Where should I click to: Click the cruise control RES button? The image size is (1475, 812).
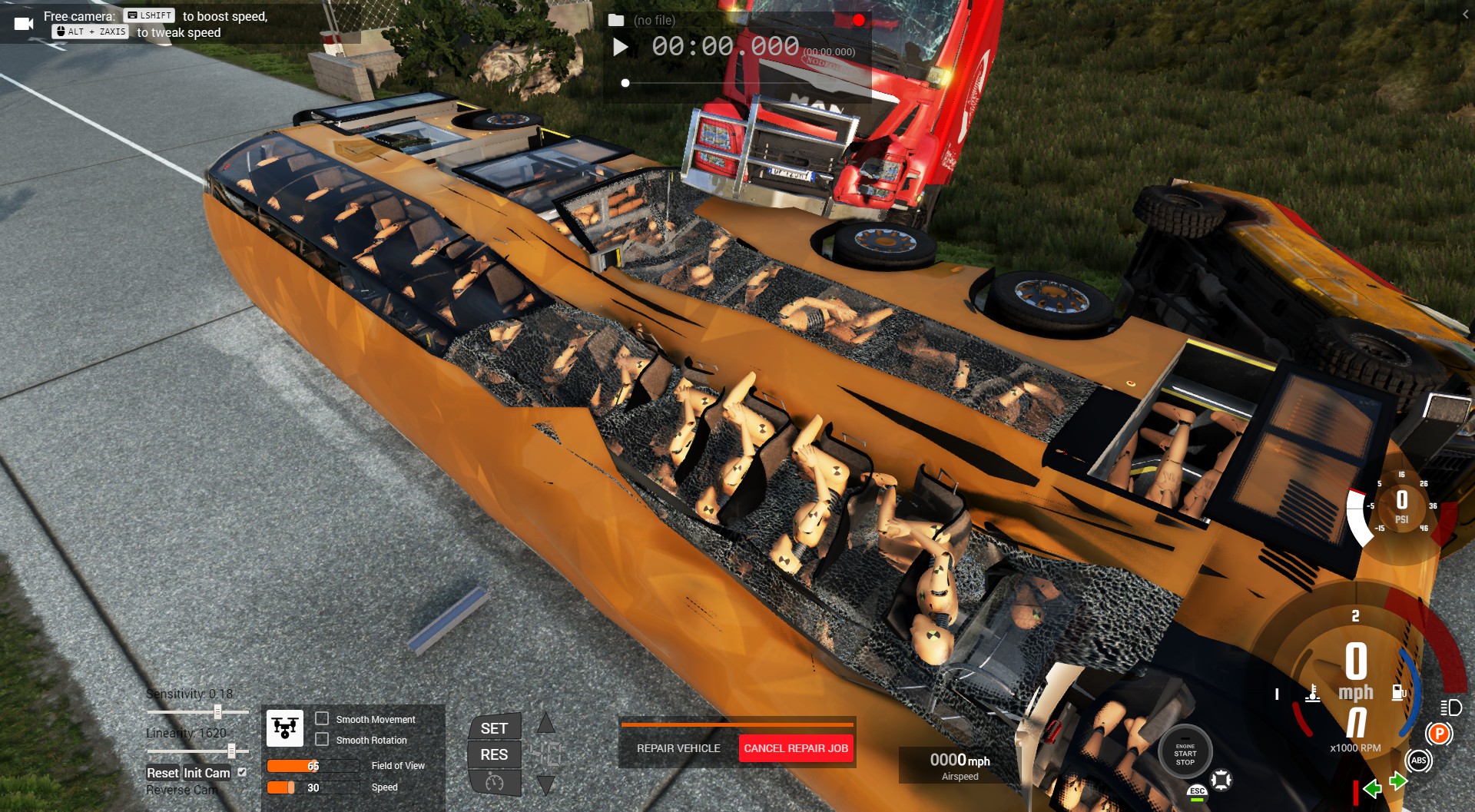point(494,754)
